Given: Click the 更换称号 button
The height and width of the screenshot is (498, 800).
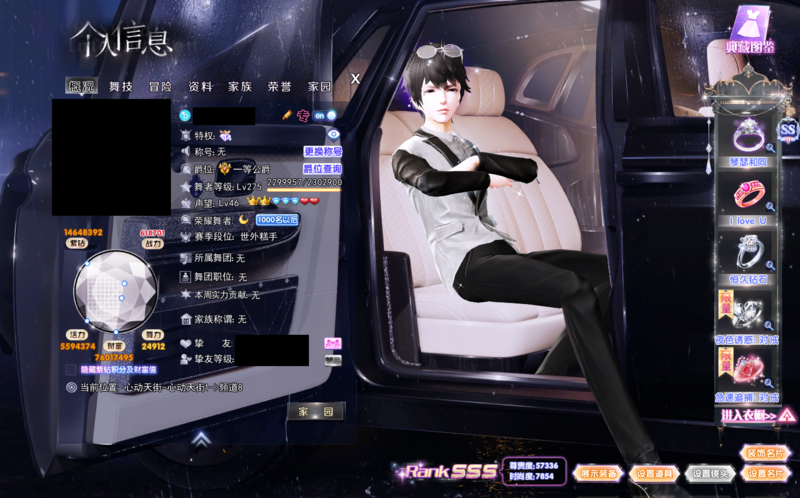Looking at the screenshot, I should coord(322,151).
